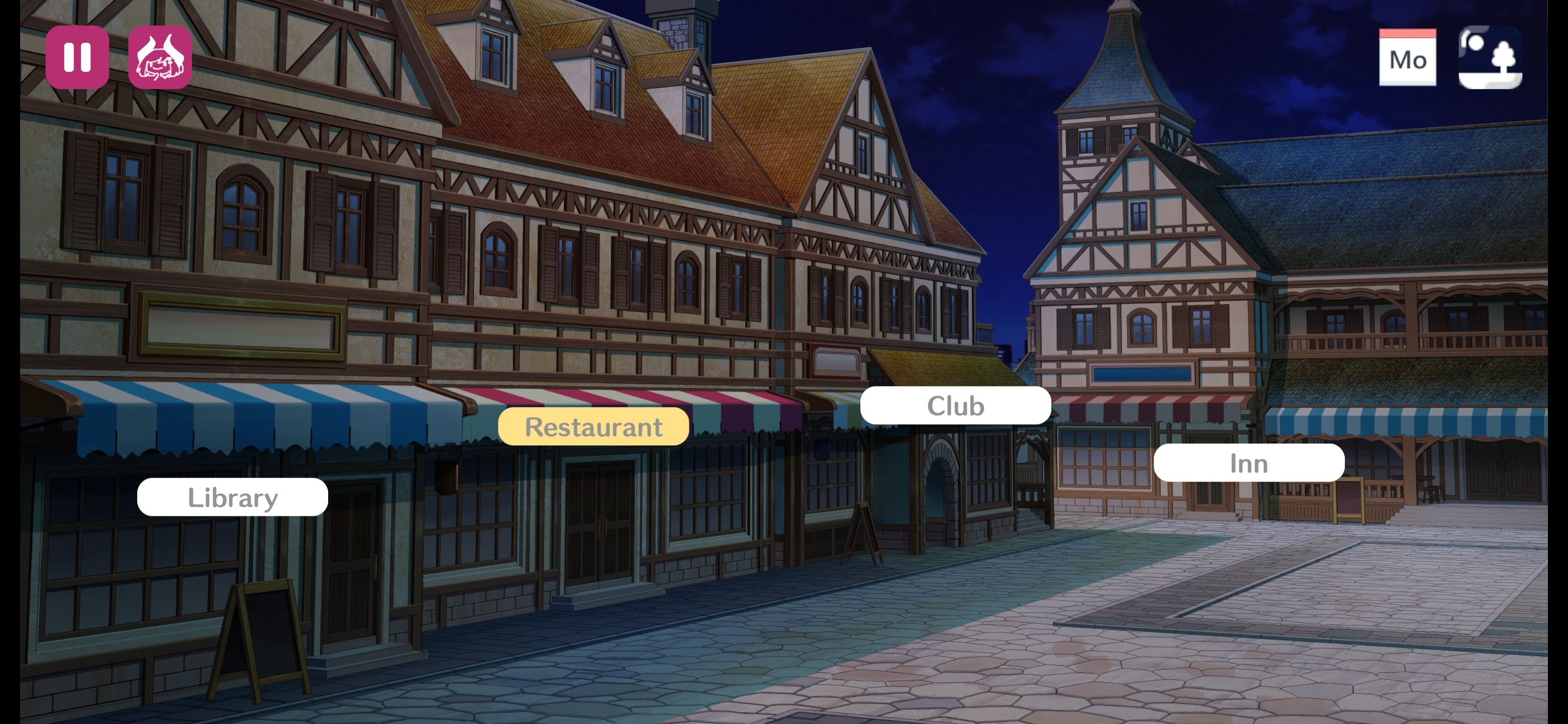Toggle between day and night via scene icon

tap(1492, 58)
